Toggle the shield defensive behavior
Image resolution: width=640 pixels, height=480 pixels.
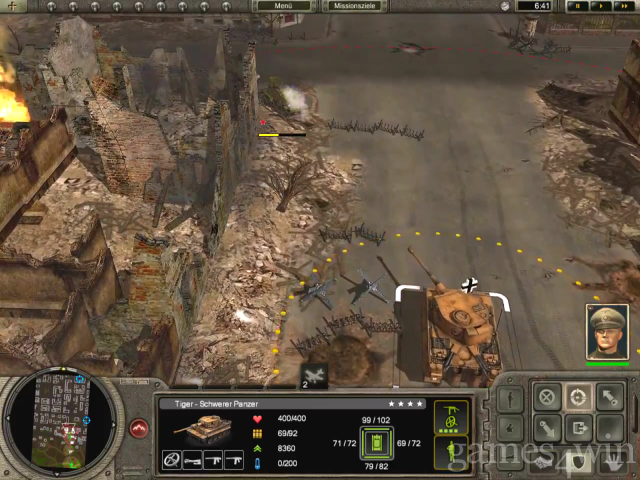click(577, 462)
